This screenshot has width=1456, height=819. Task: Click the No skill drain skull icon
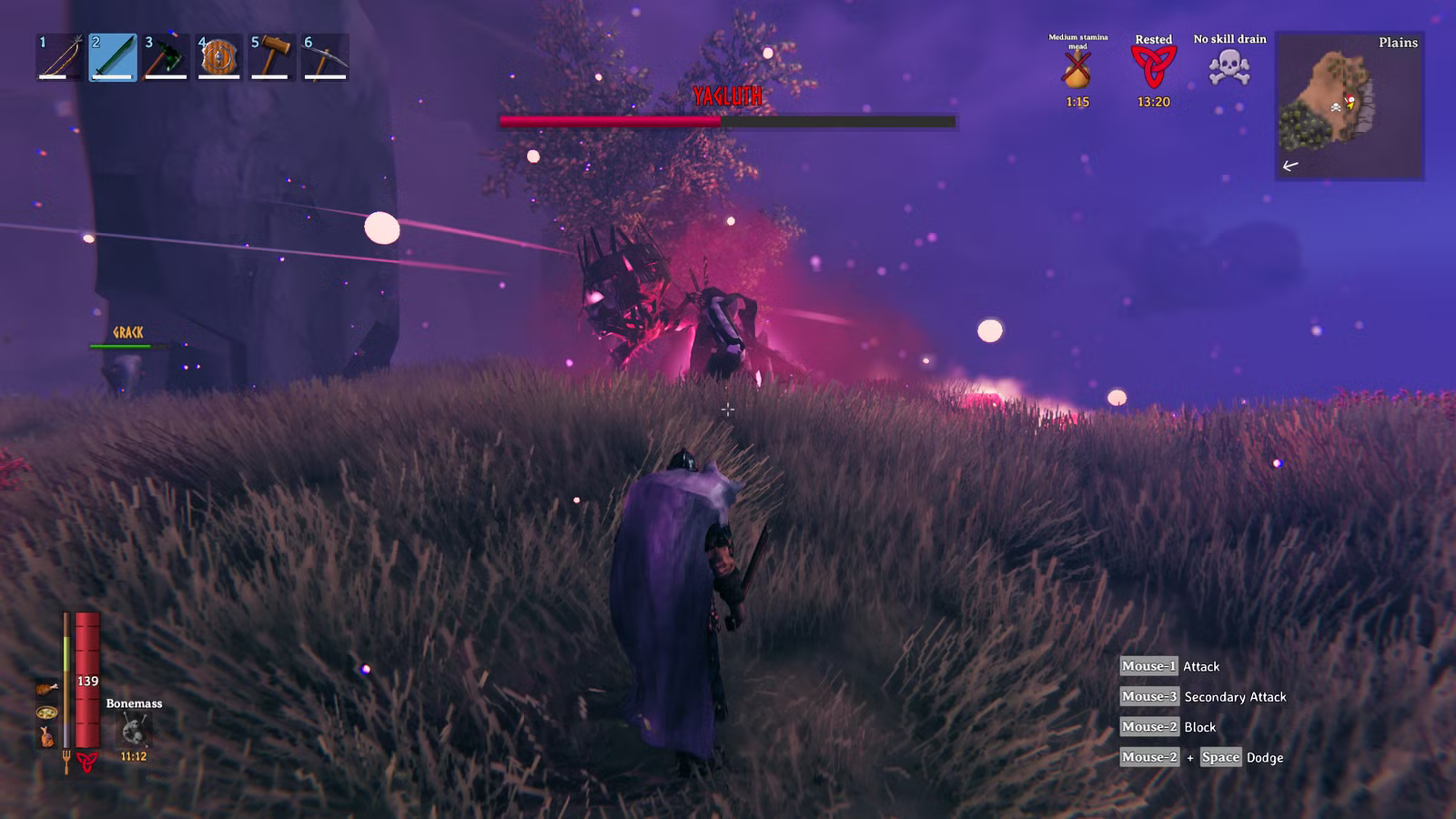pyautogui.click(x=1229, y=67)
